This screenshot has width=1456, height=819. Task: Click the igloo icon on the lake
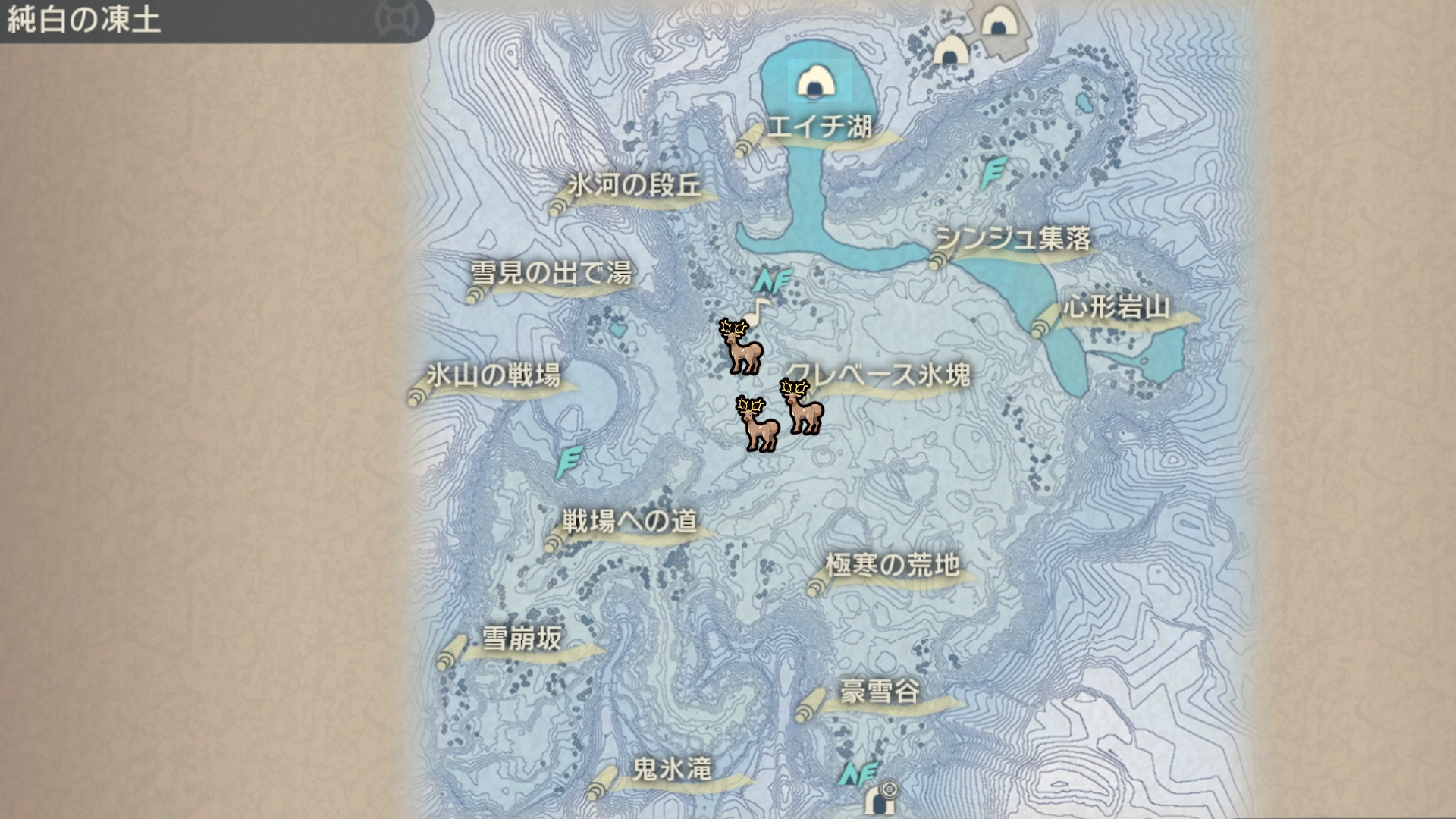(815, 81)
